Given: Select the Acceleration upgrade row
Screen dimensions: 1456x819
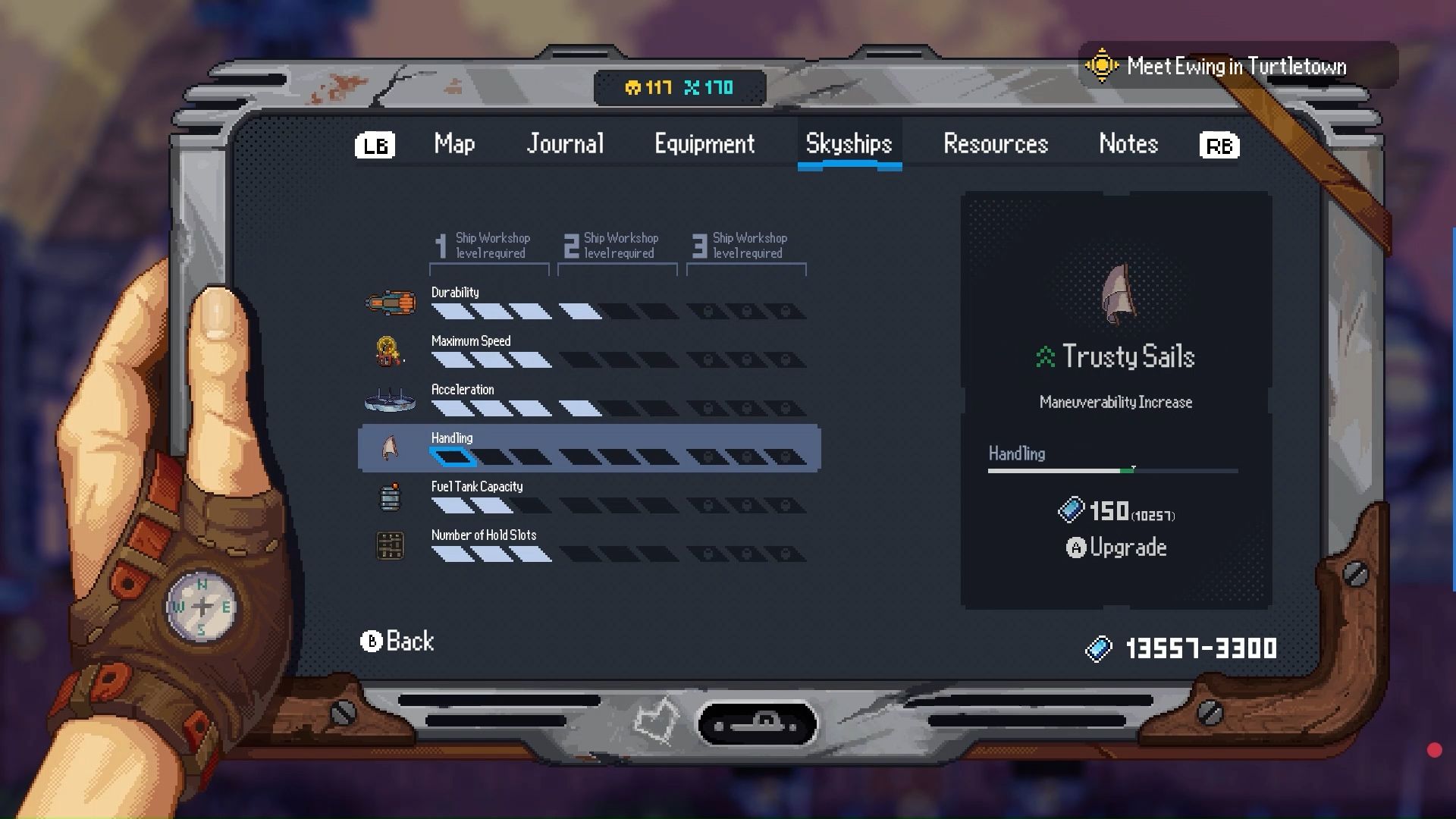Looking at the screenshot, I should click(x=588, y=400).
